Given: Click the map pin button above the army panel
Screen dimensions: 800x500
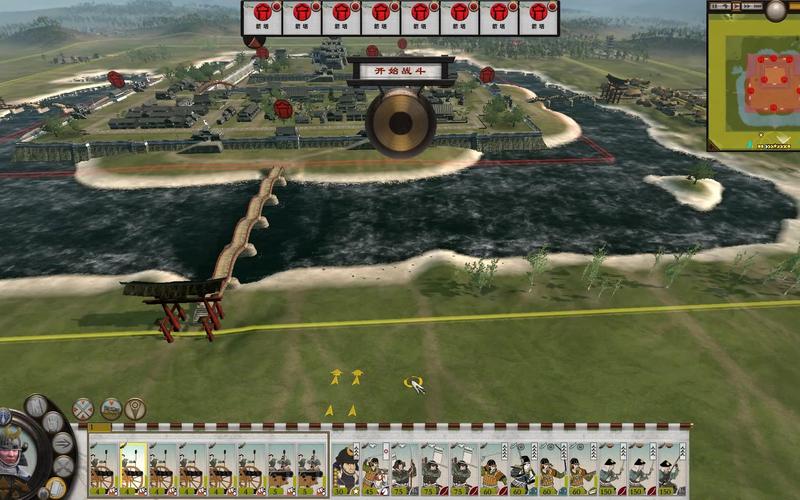Looking at the screenshot, I should coord(135,408).
